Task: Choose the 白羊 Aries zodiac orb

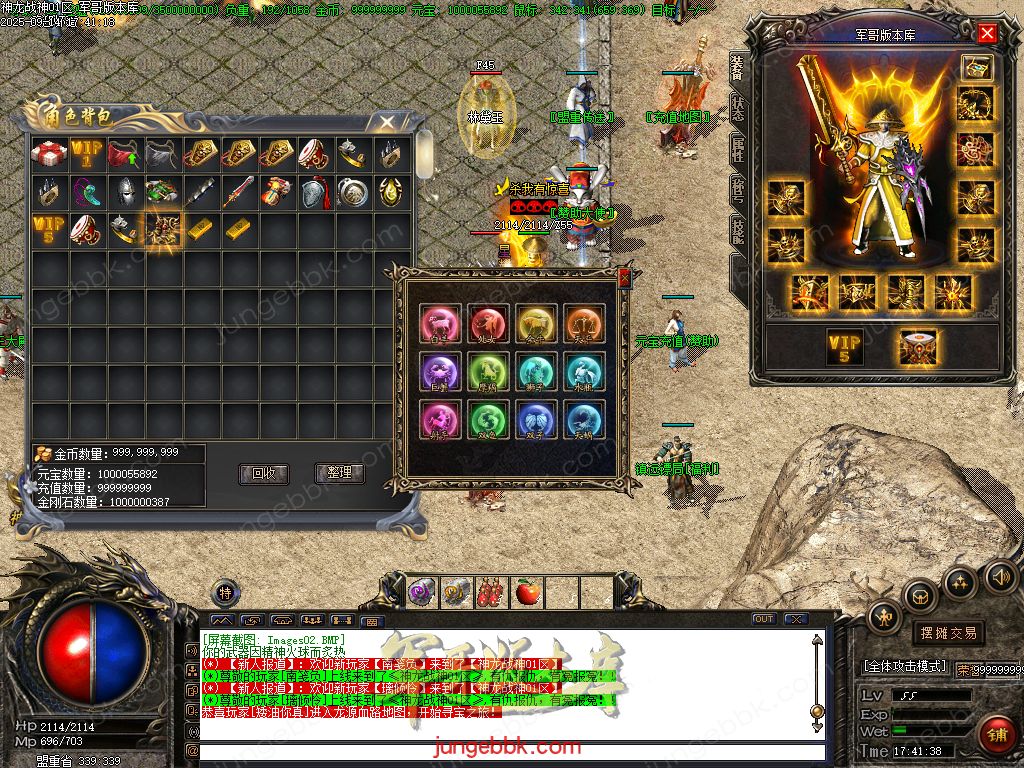Action: 439,323
